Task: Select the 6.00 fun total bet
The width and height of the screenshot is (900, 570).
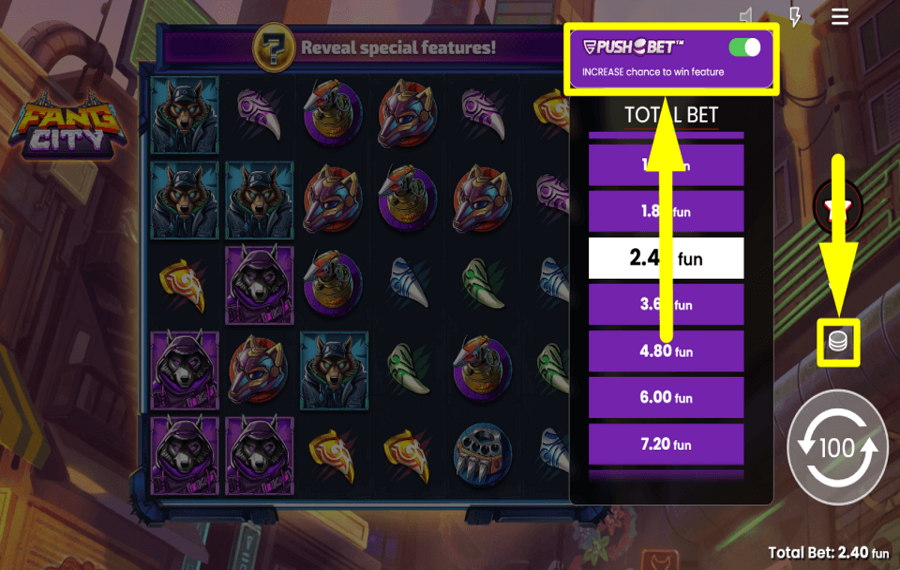Action: 666,397
